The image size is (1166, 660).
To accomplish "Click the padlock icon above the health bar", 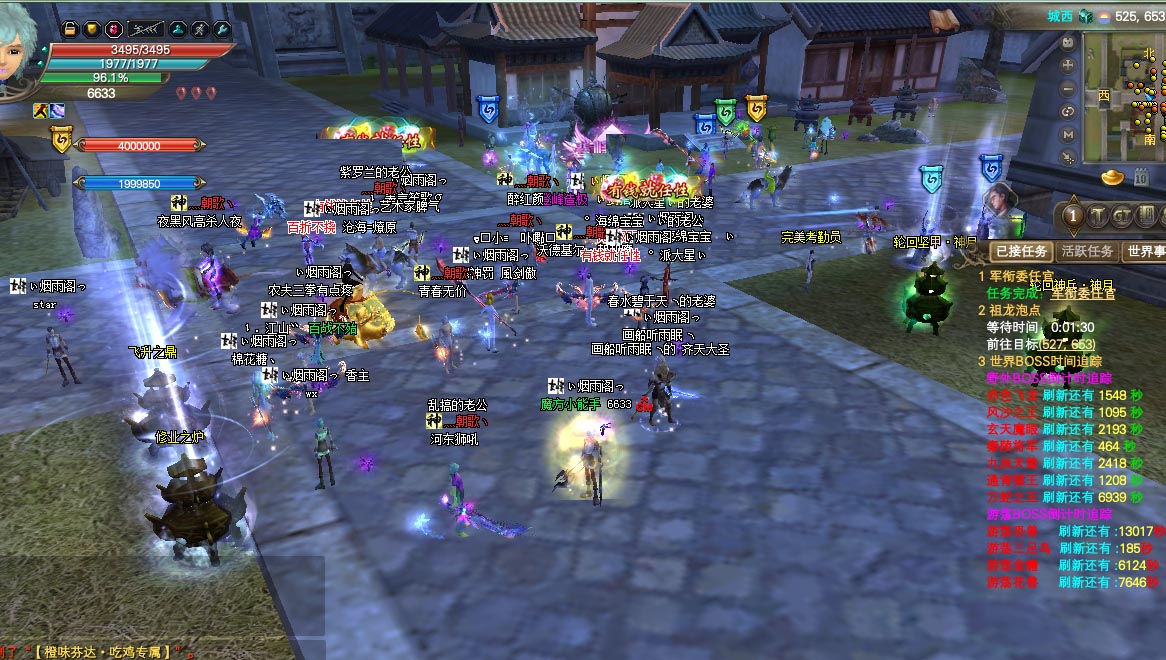I will [x=70, y=29].
